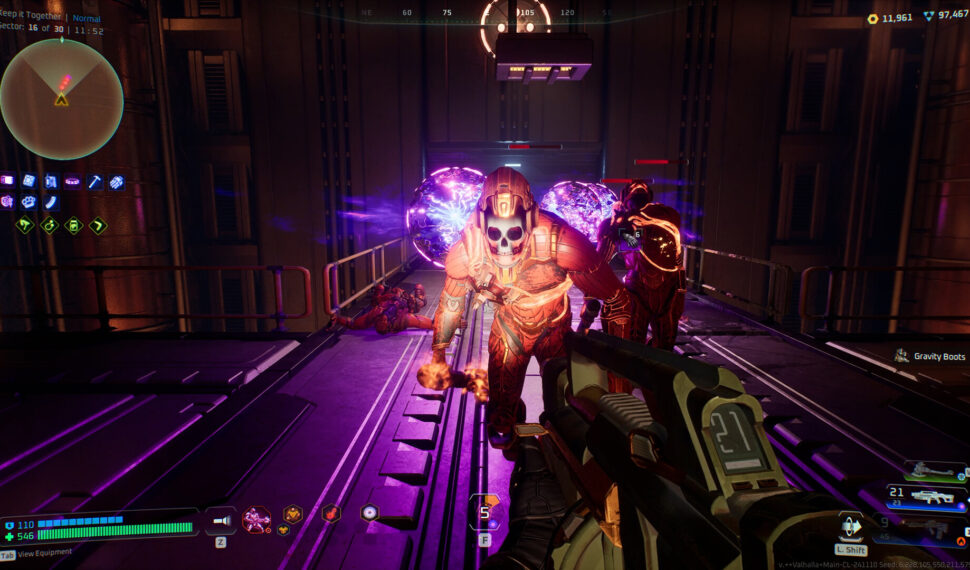
Task: Activate the dash ability icon
Action: 850,526
